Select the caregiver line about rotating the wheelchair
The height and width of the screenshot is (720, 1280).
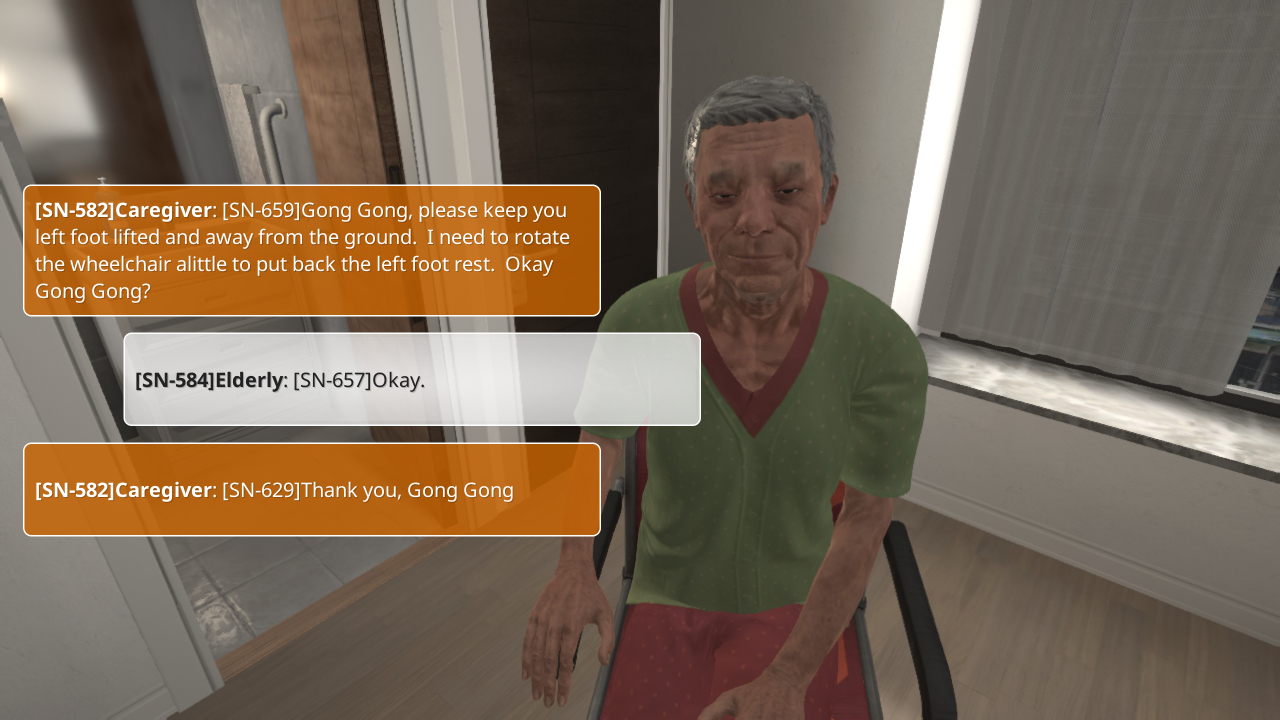click(x=311, y=251)
